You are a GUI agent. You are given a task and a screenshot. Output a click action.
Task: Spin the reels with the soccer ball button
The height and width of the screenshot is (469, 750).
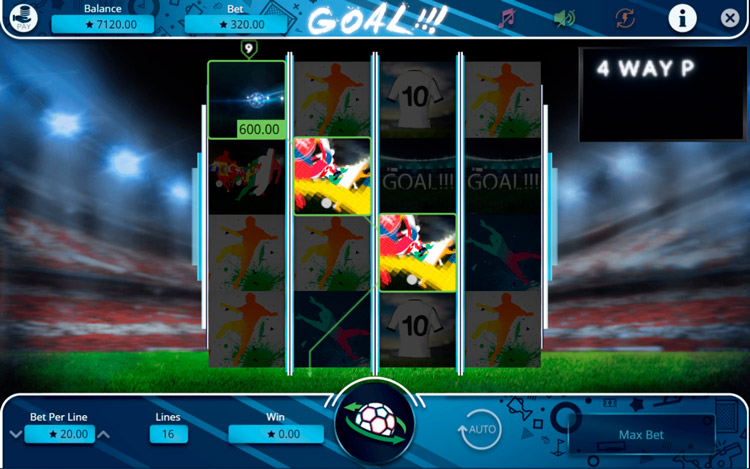(374, 423)
